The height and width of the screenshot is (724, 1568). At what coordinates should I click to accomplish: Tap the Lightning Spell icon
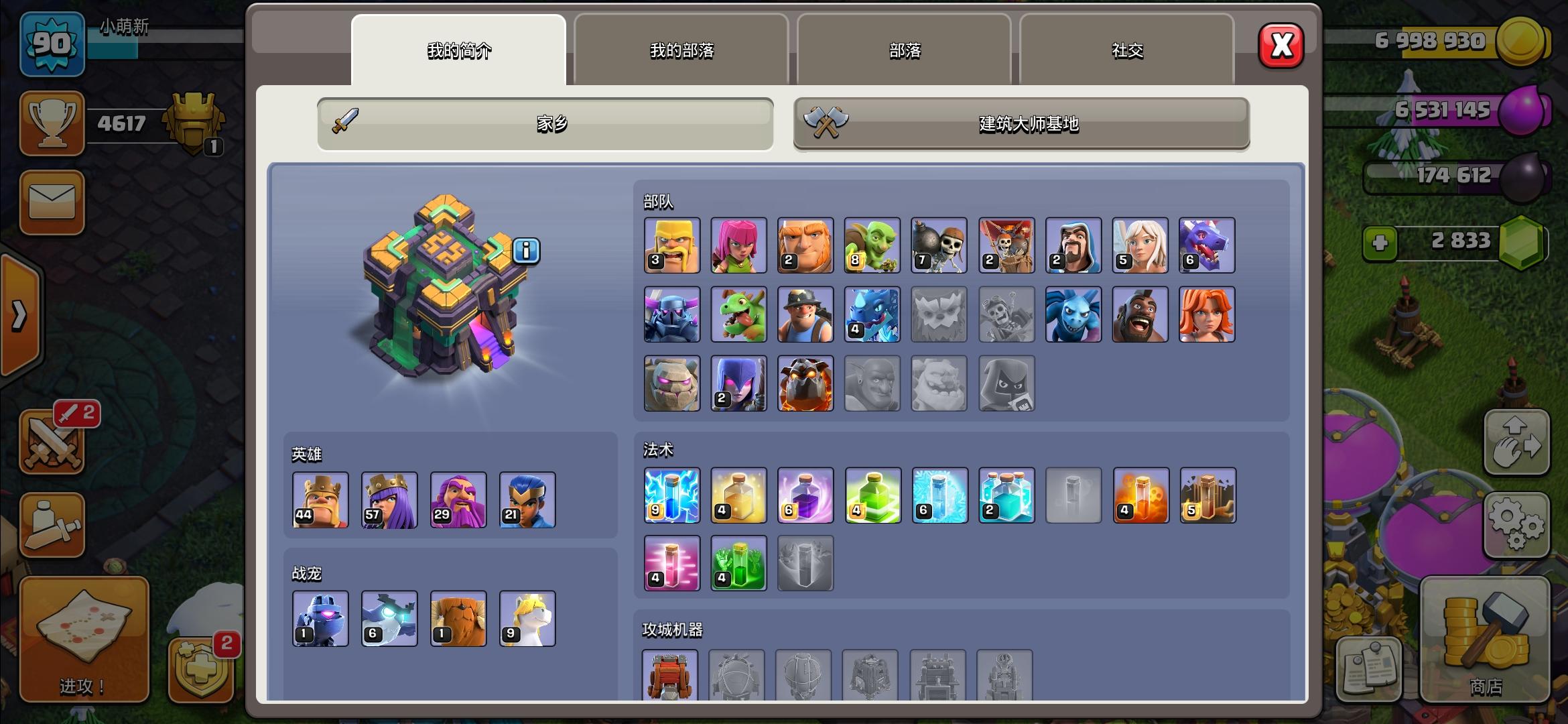(671, 495)
